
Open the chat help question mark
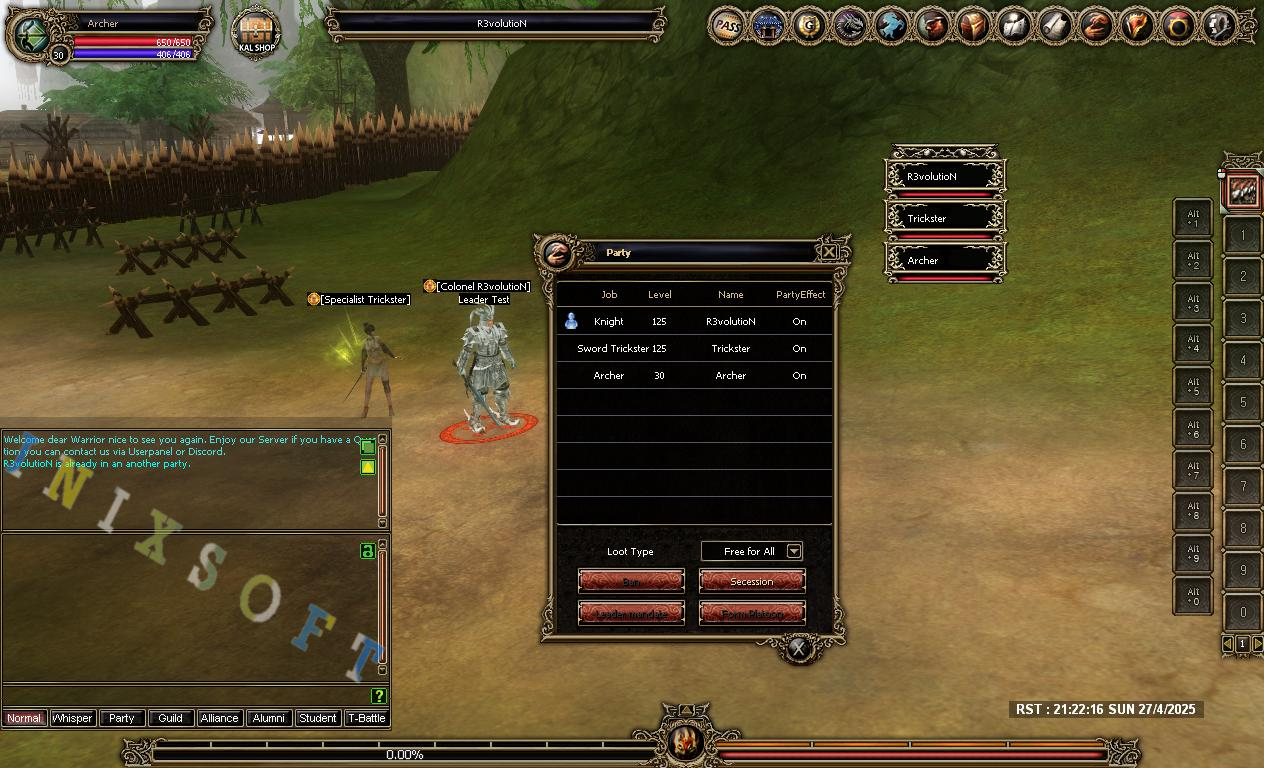tap(379, 696)
